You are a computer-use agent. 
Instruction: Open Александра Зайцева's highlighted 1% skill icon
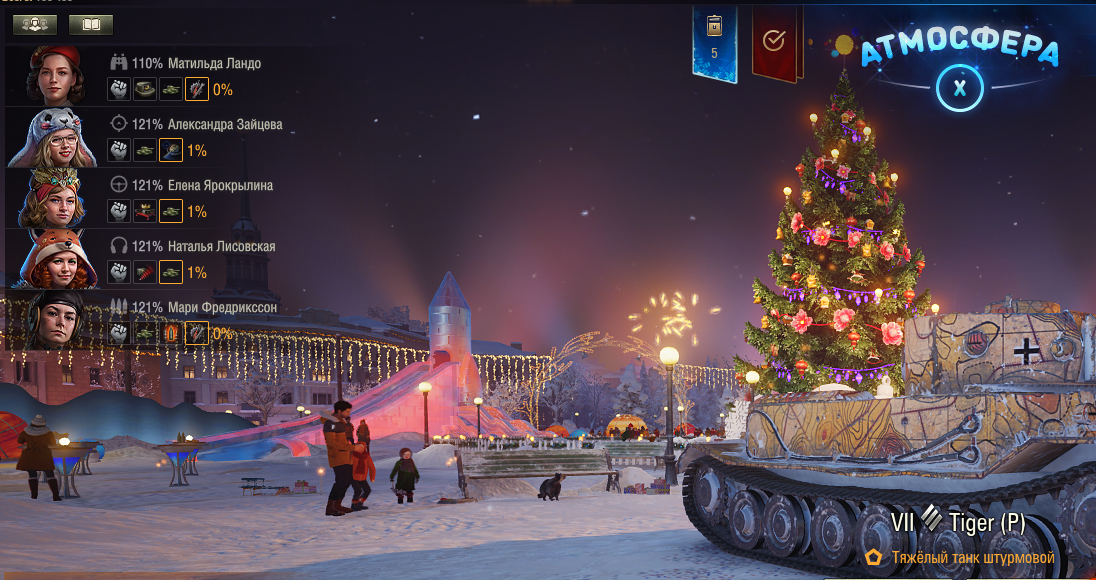[171, 150]
